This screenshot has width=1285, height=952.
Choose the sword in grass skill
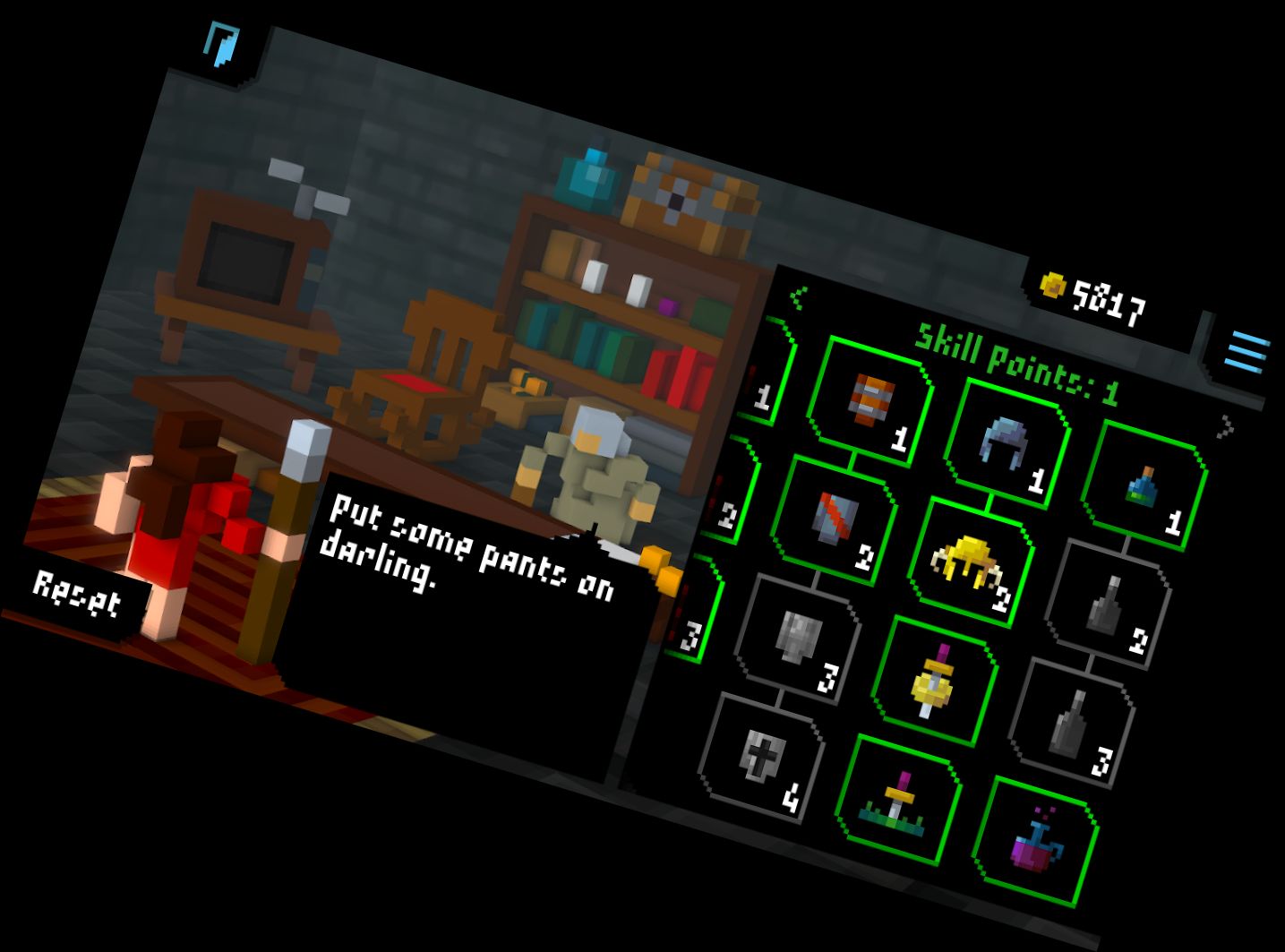897,799
